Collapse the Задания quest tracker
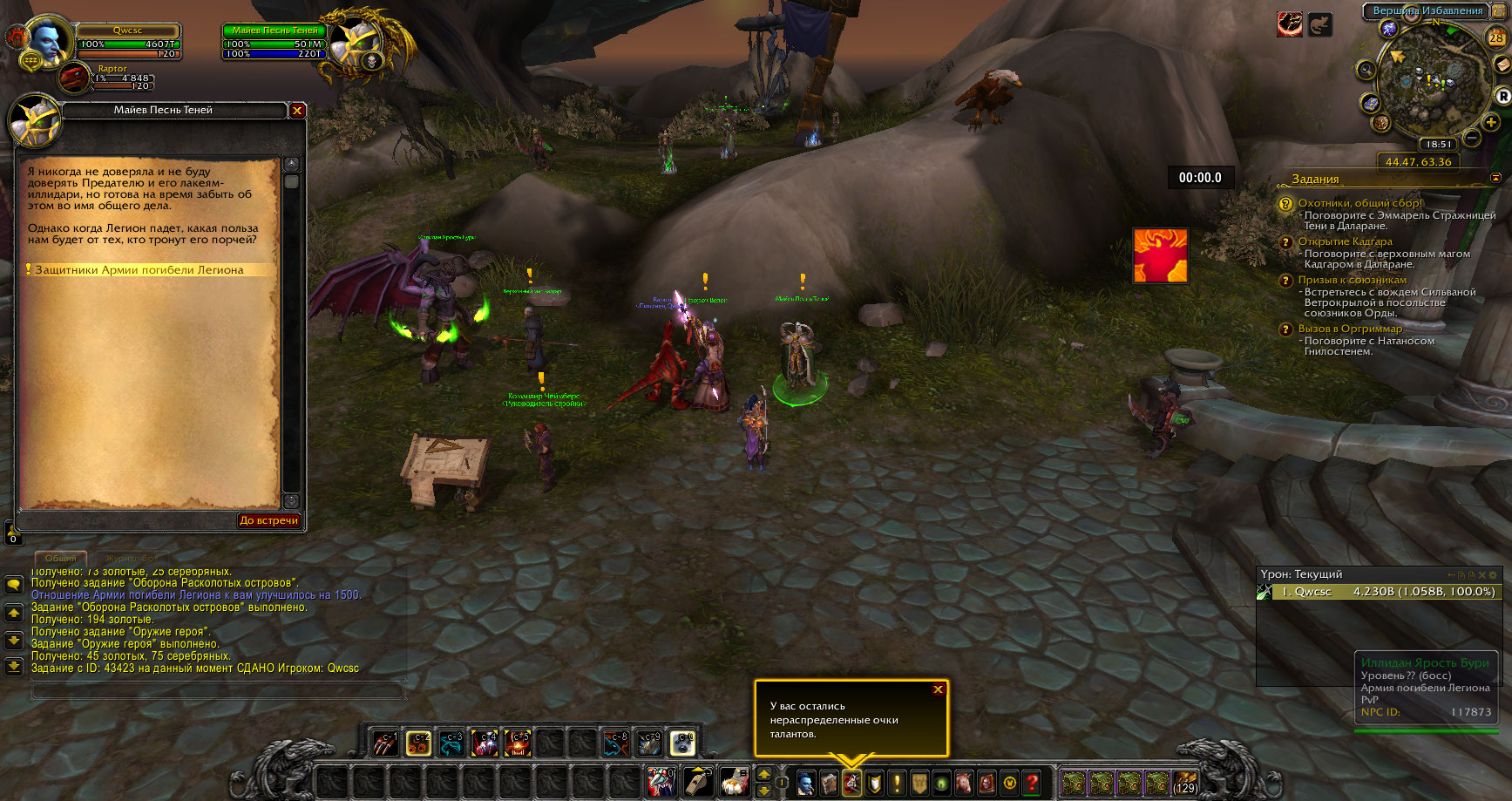 pyautogui.click(x=1495, y=178)
